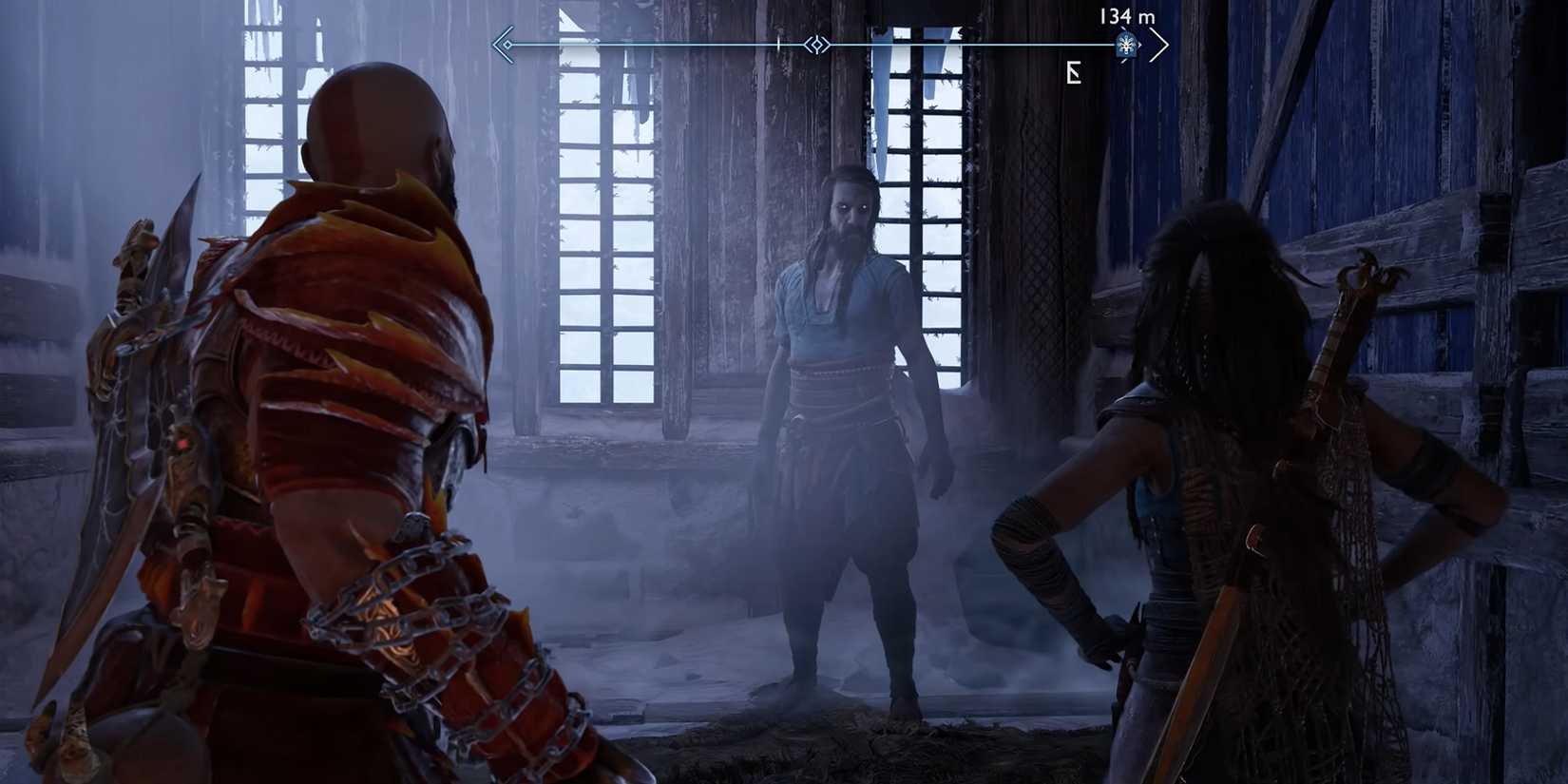The width and height of the screenshot is (1568, 784).
Task: Select the compass navigation bar
Action: coord(827,44)
